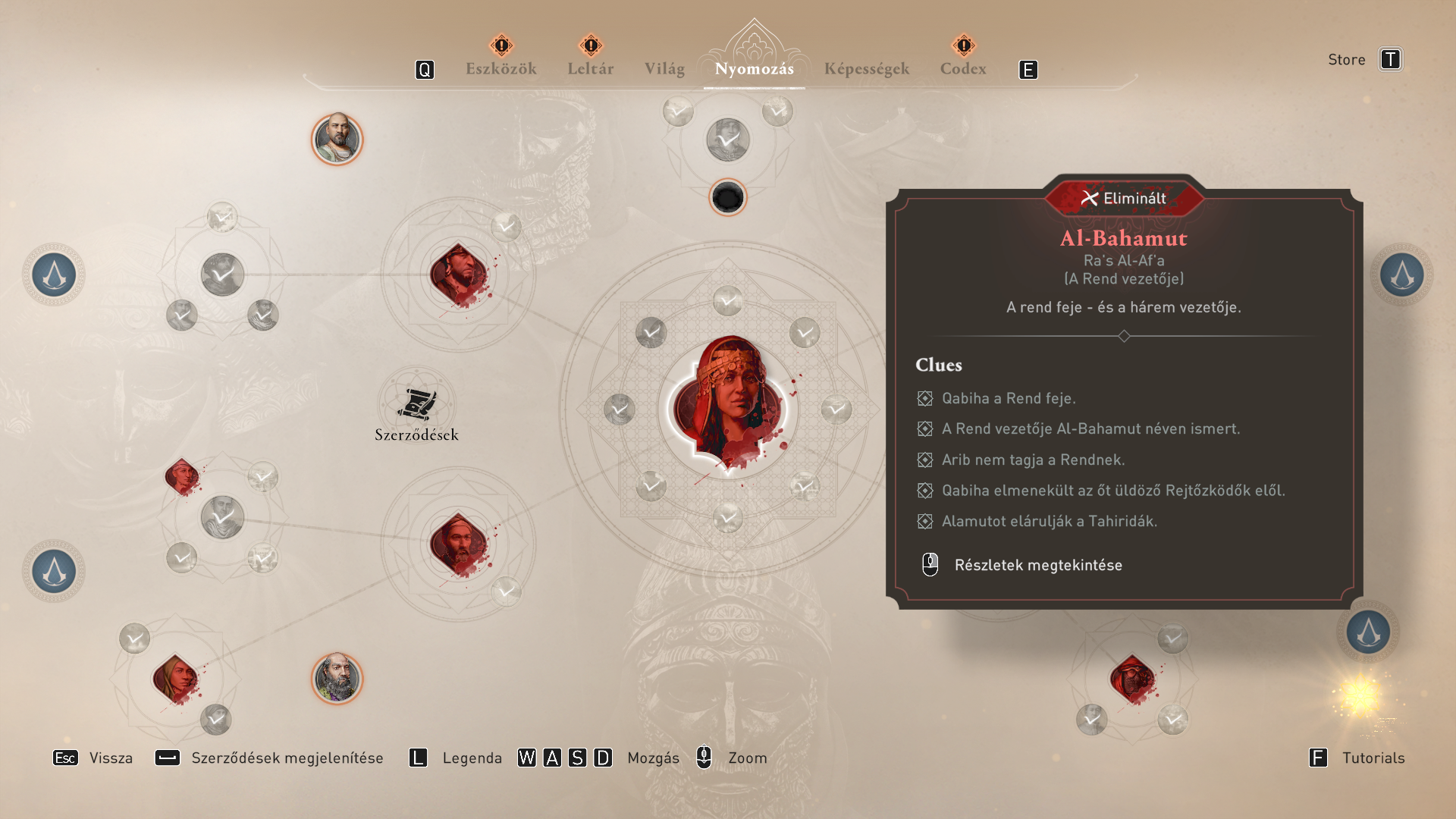
Task: Switch to the Codex tab
Action: tap(962, 69)
